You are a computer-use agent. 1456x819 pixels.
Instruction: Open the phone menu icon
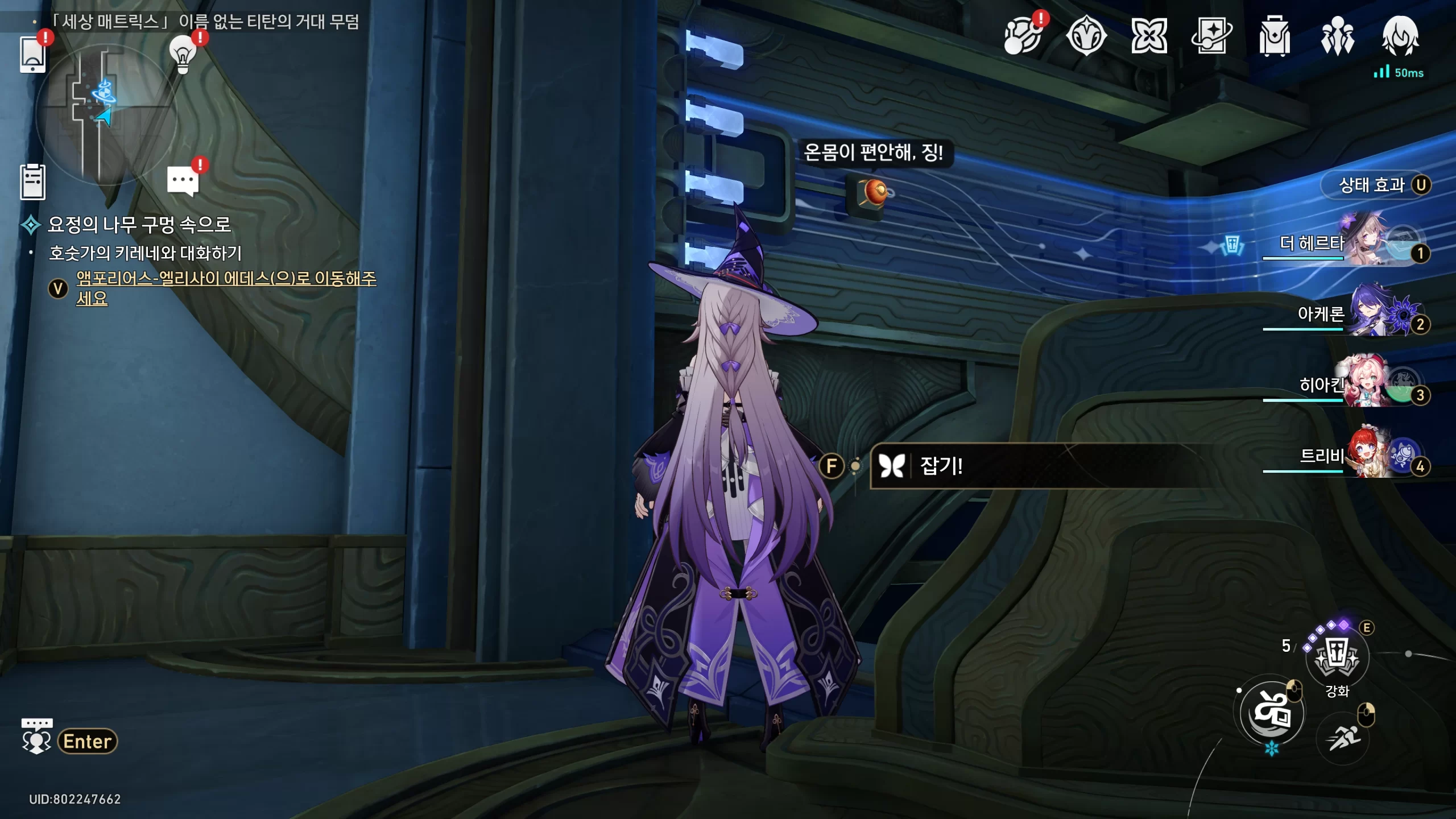(x=32, y=54)
